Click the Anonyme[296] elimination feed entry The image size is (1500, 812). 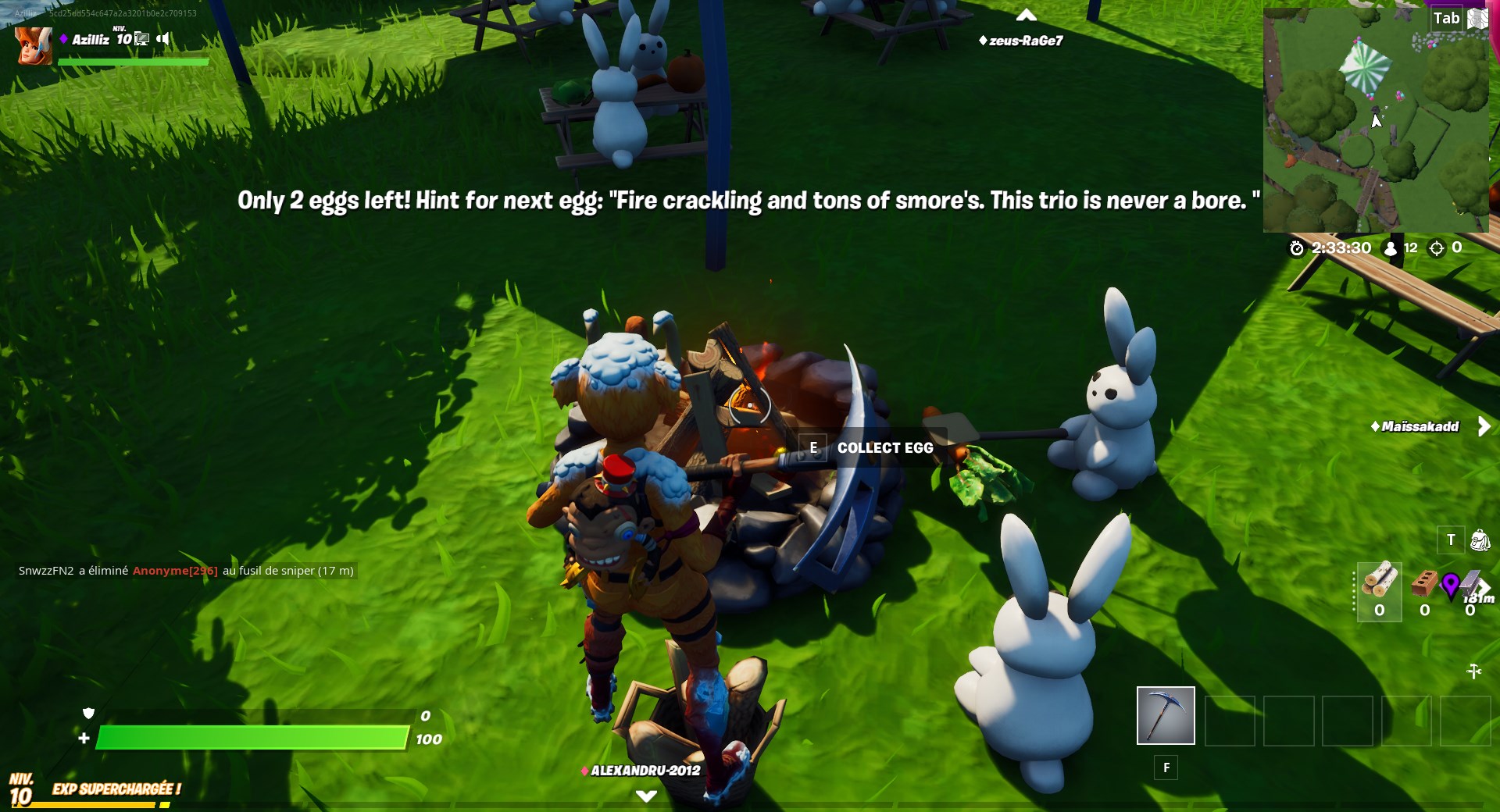click(x=175, y=571)
